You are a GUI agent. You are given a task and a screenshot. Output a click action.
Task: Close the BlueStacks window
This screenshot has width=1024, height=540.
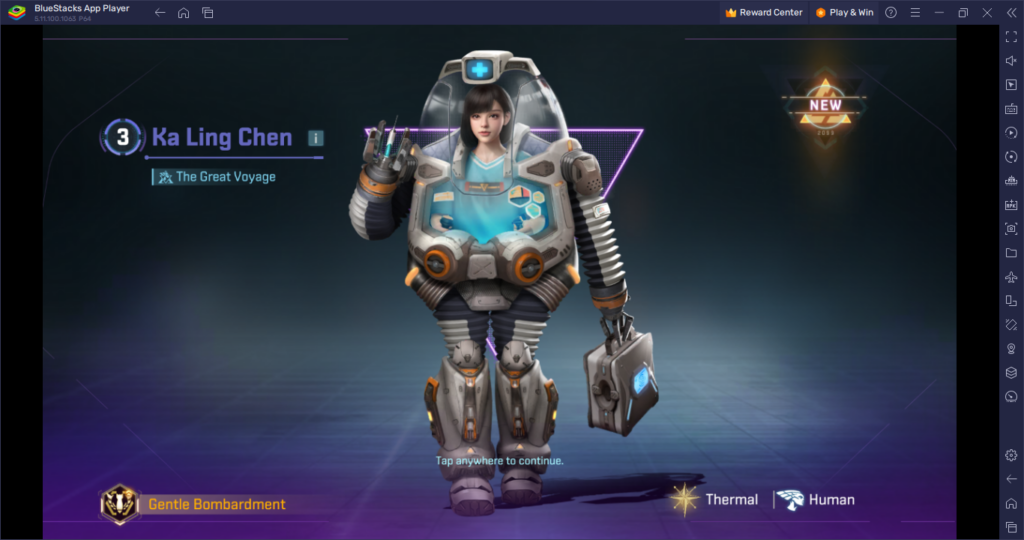pyautogui.click(x=987, y=13)
